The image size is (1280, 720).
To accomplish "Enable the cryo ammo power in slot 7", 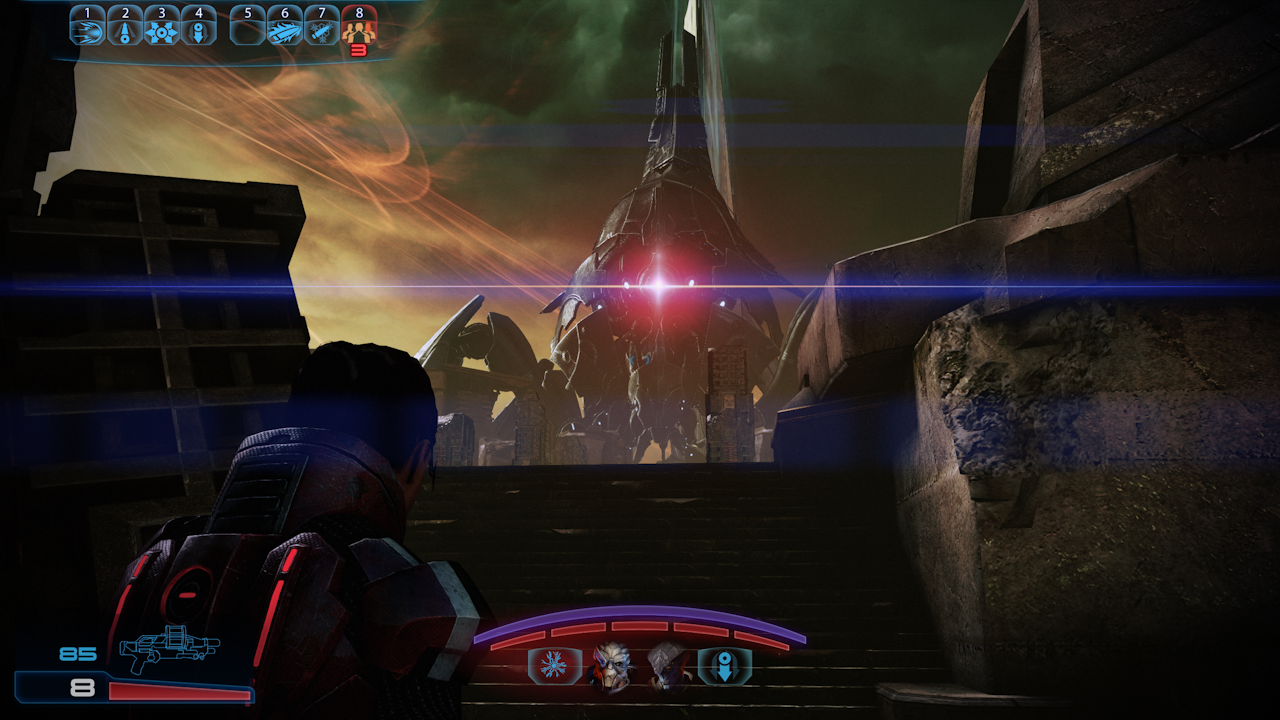I will click(321, 30).
